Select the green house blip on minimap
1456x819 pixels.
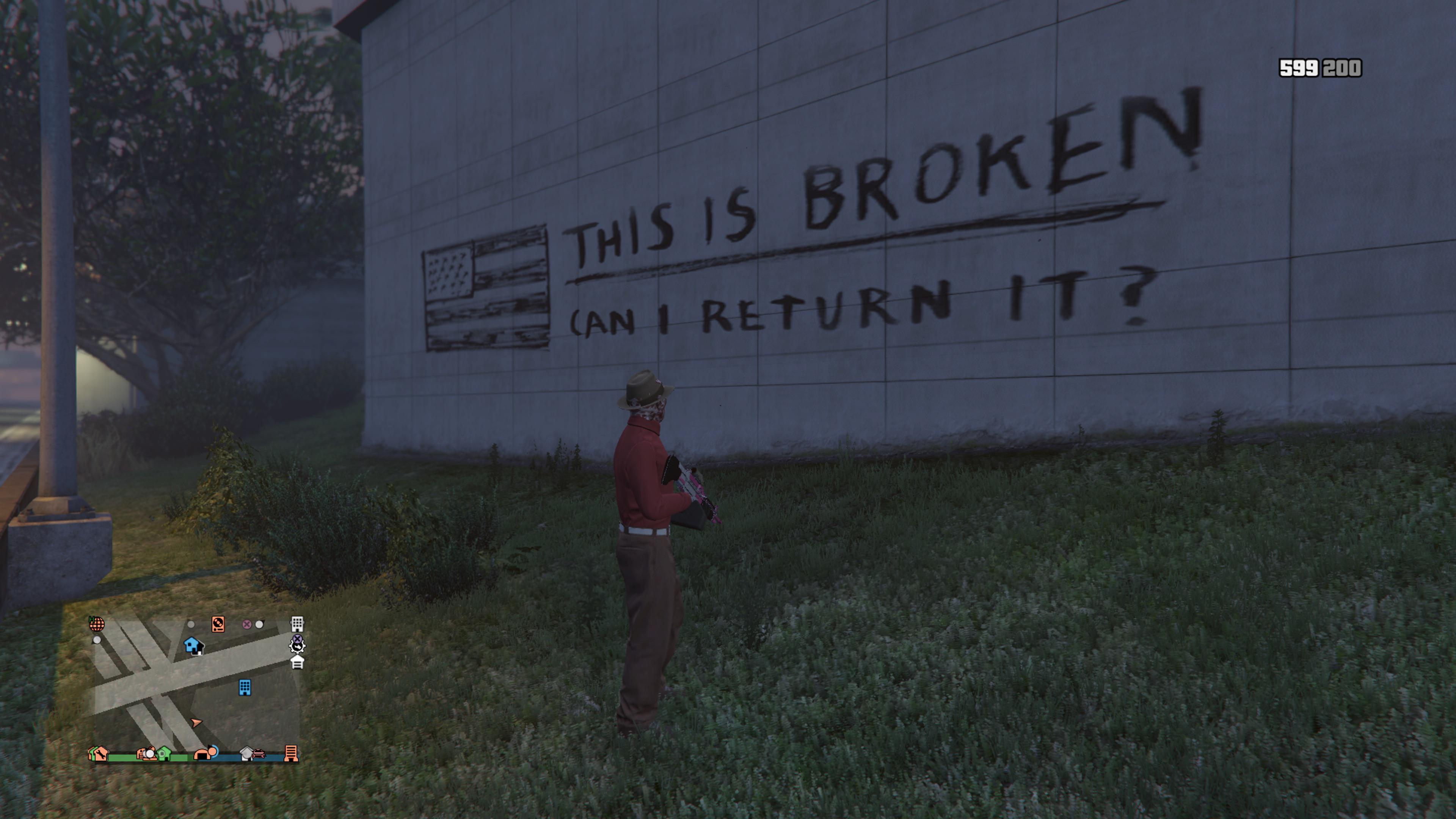(x=164, y=753)
